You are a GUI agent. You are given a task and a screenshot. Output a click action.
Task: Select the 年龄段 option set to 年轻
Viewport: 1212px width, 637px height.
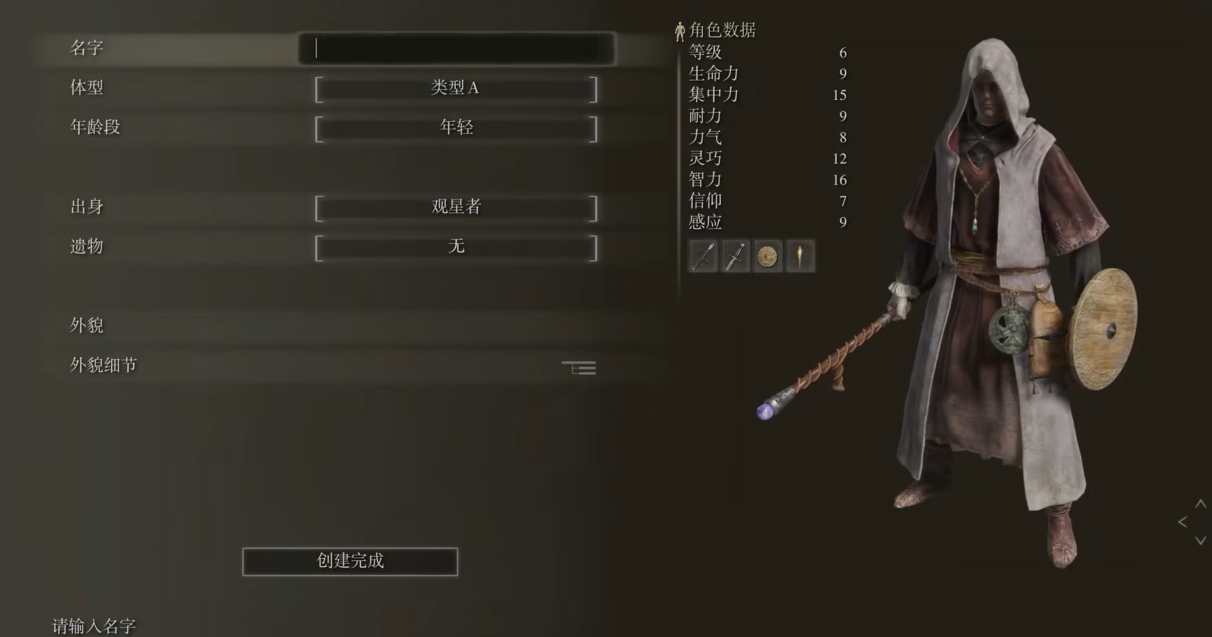(456, 128)
